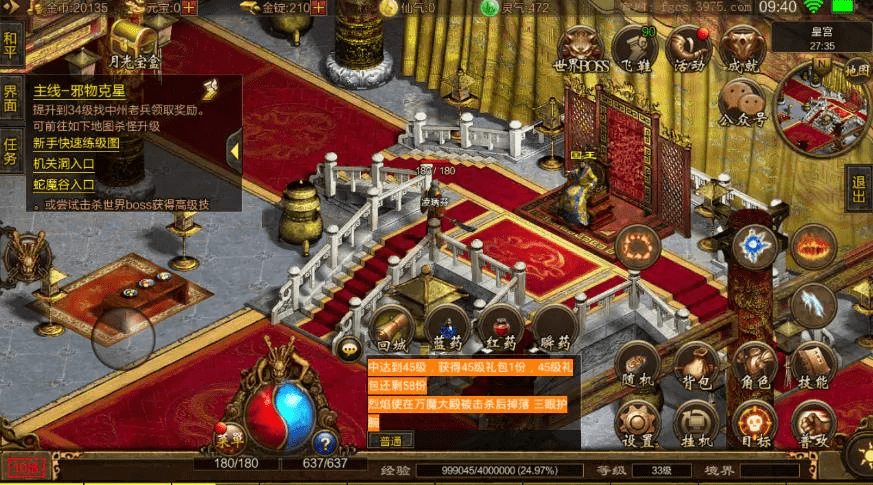
Task: Open the 活动 events menu
Action: [x=689, y=48]
